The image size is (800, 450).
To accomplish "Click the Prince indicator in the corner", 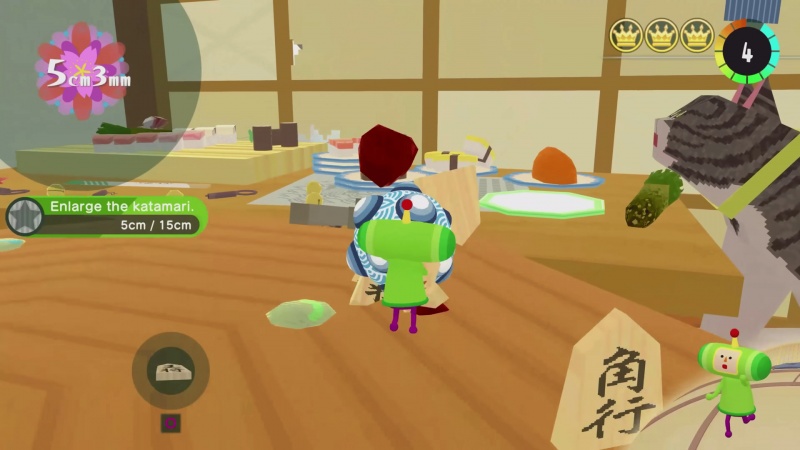I will point(733,375).
